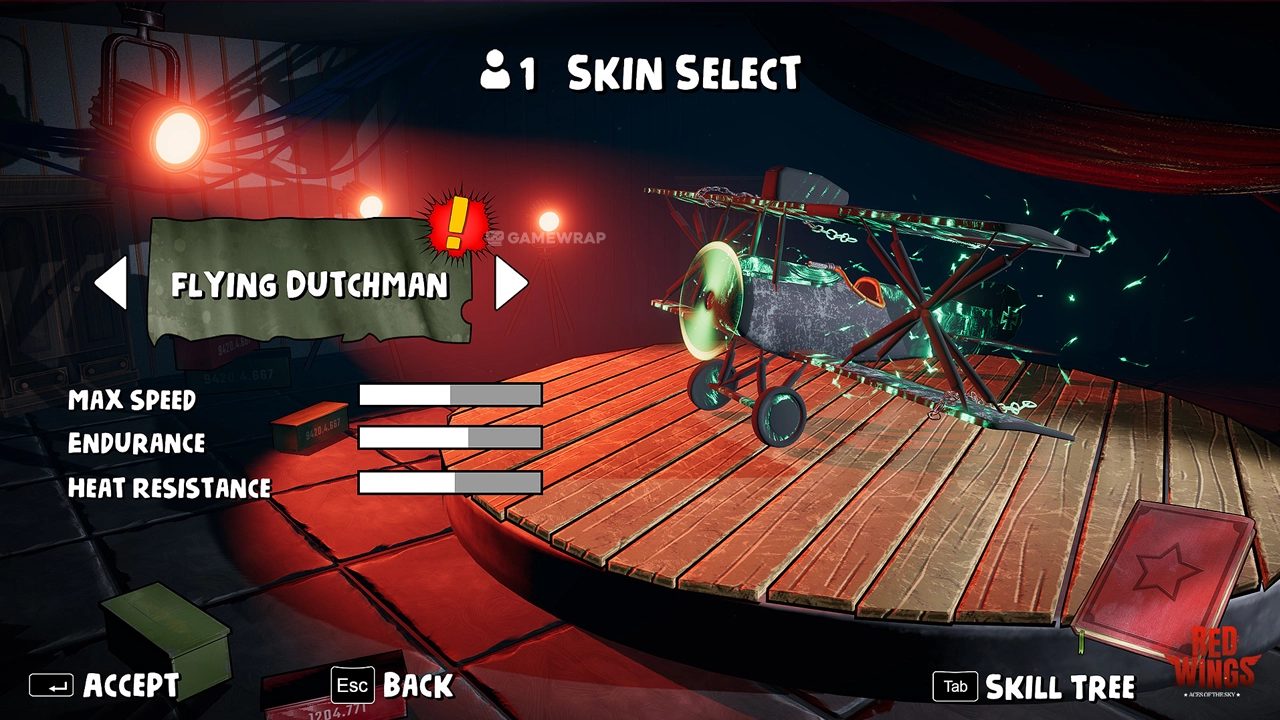Go back from Skin Select
Screen dimensions: 1280x720
(393, 686)
